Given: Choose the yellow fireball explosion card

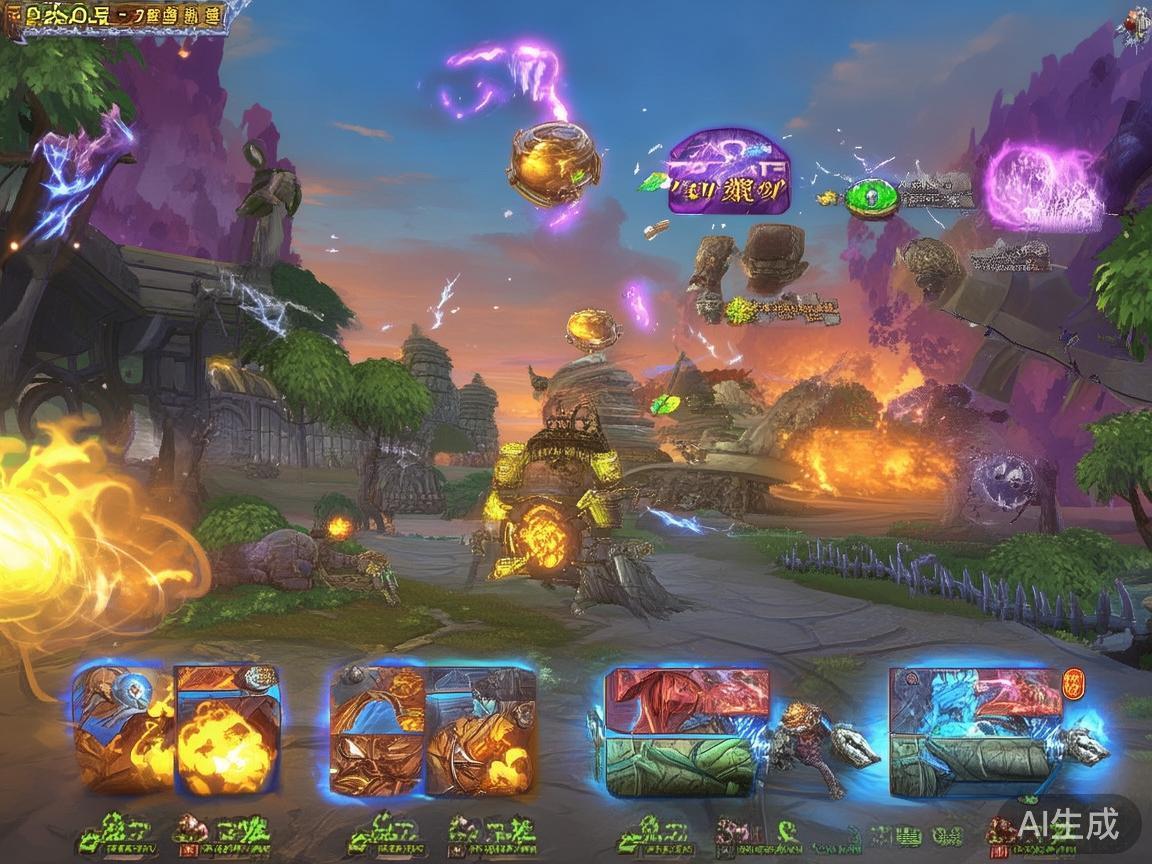Looking at the screenshot, I should 228,730.
